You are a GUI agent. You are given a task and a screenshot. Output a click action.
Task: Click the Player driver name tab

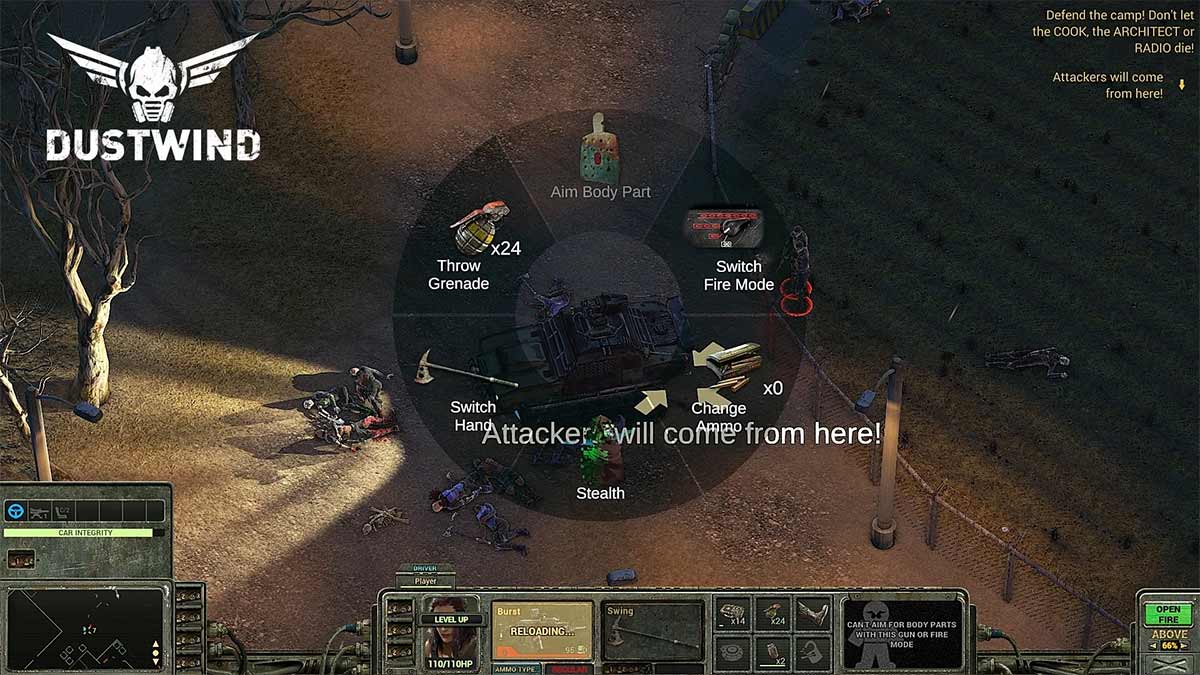click(x=426, y=580)
